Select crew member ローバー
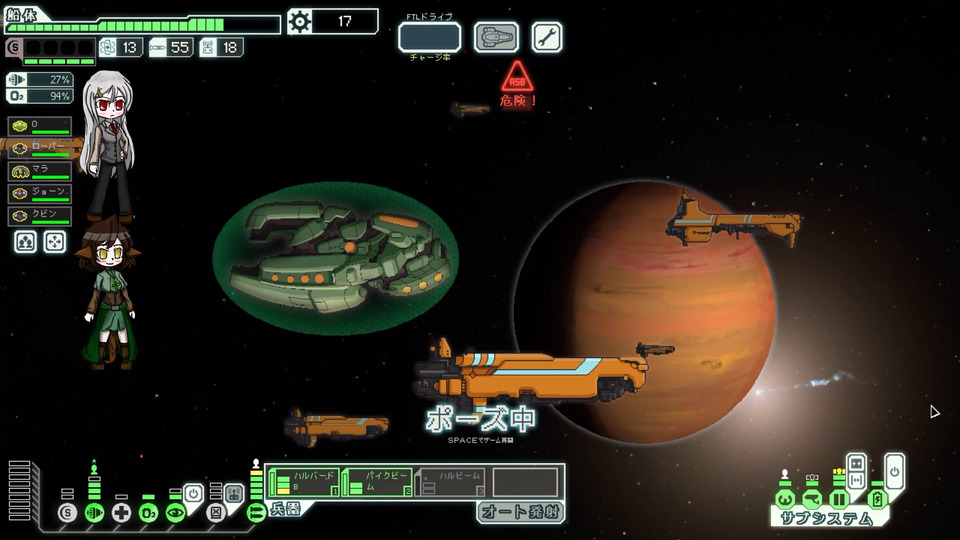960x540 pixels. click(x=40, y=148)
